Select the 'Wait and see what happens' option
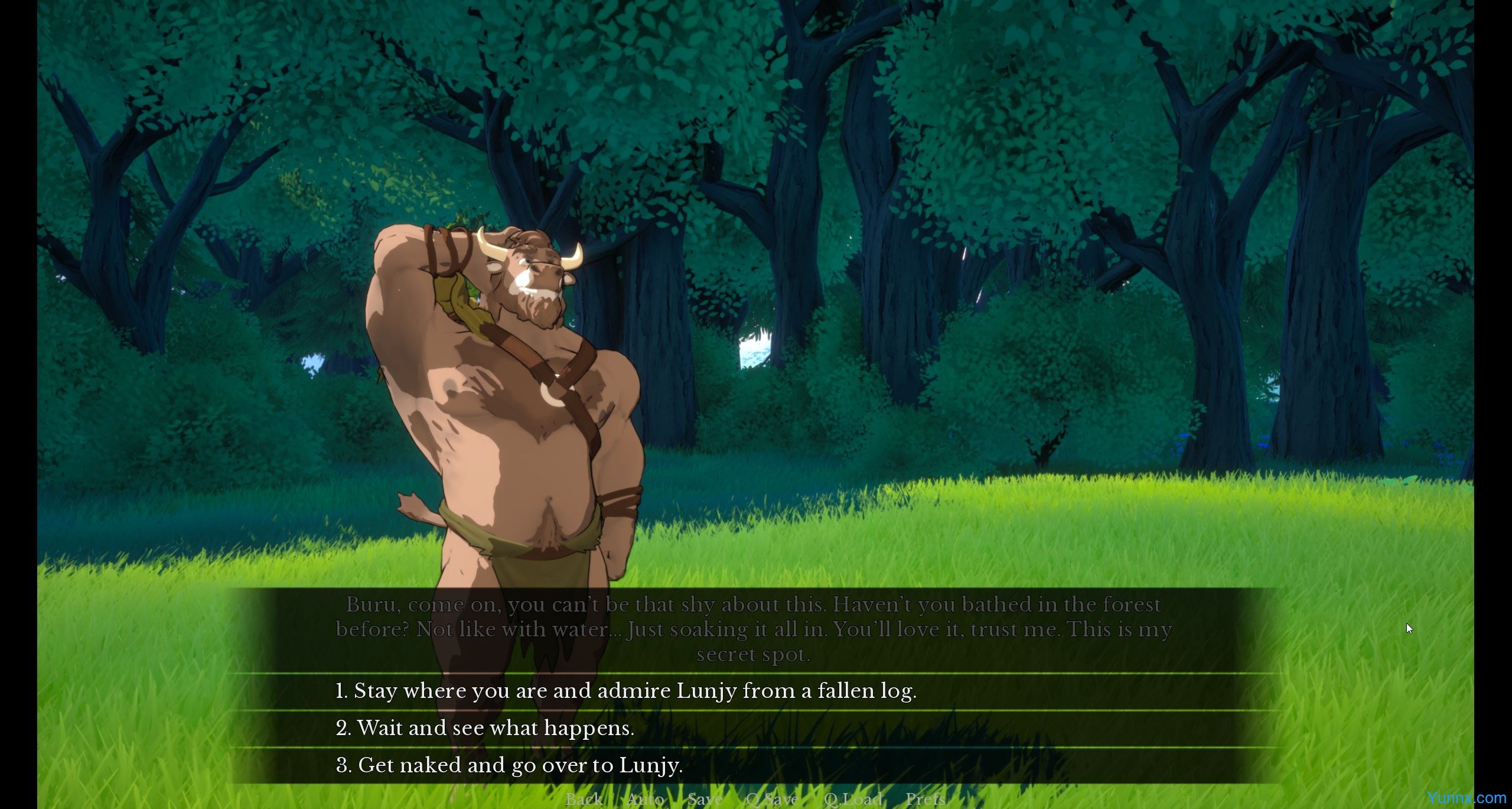1512x809 pixels. coord(485,728)
